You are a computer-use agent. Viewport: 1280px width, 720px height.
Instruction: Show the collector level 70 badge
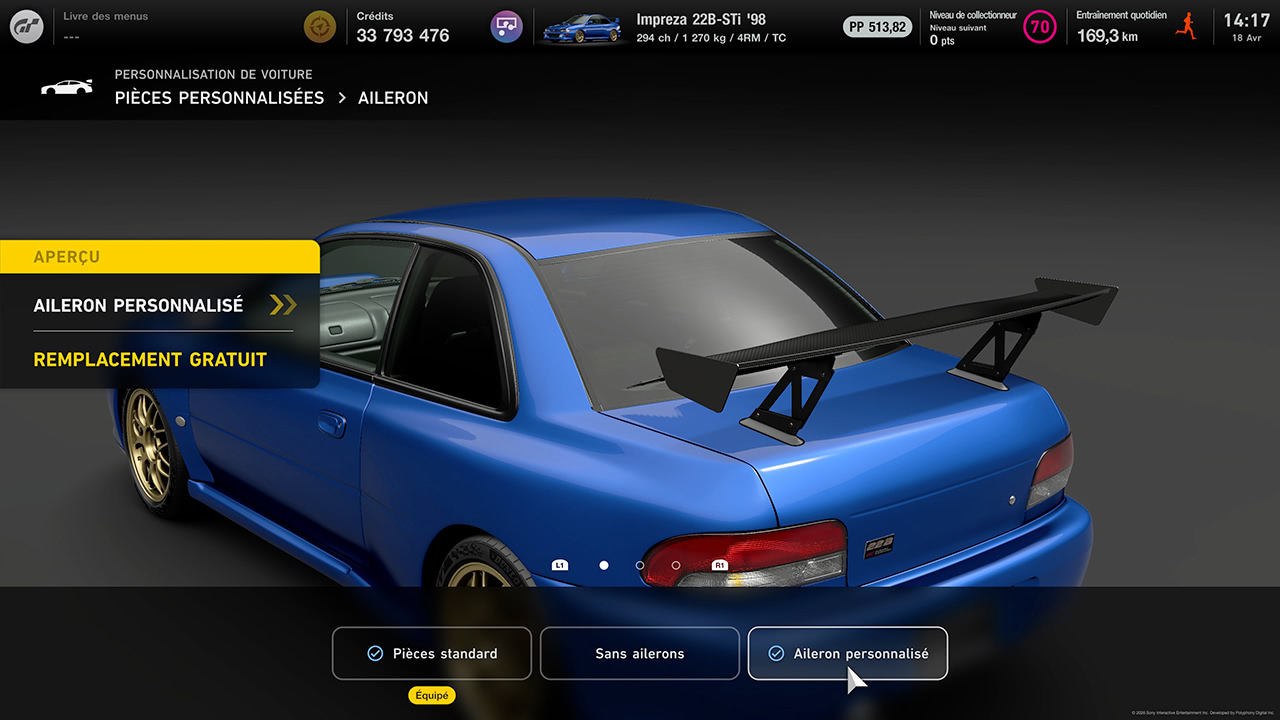[x=1040, y=27]
